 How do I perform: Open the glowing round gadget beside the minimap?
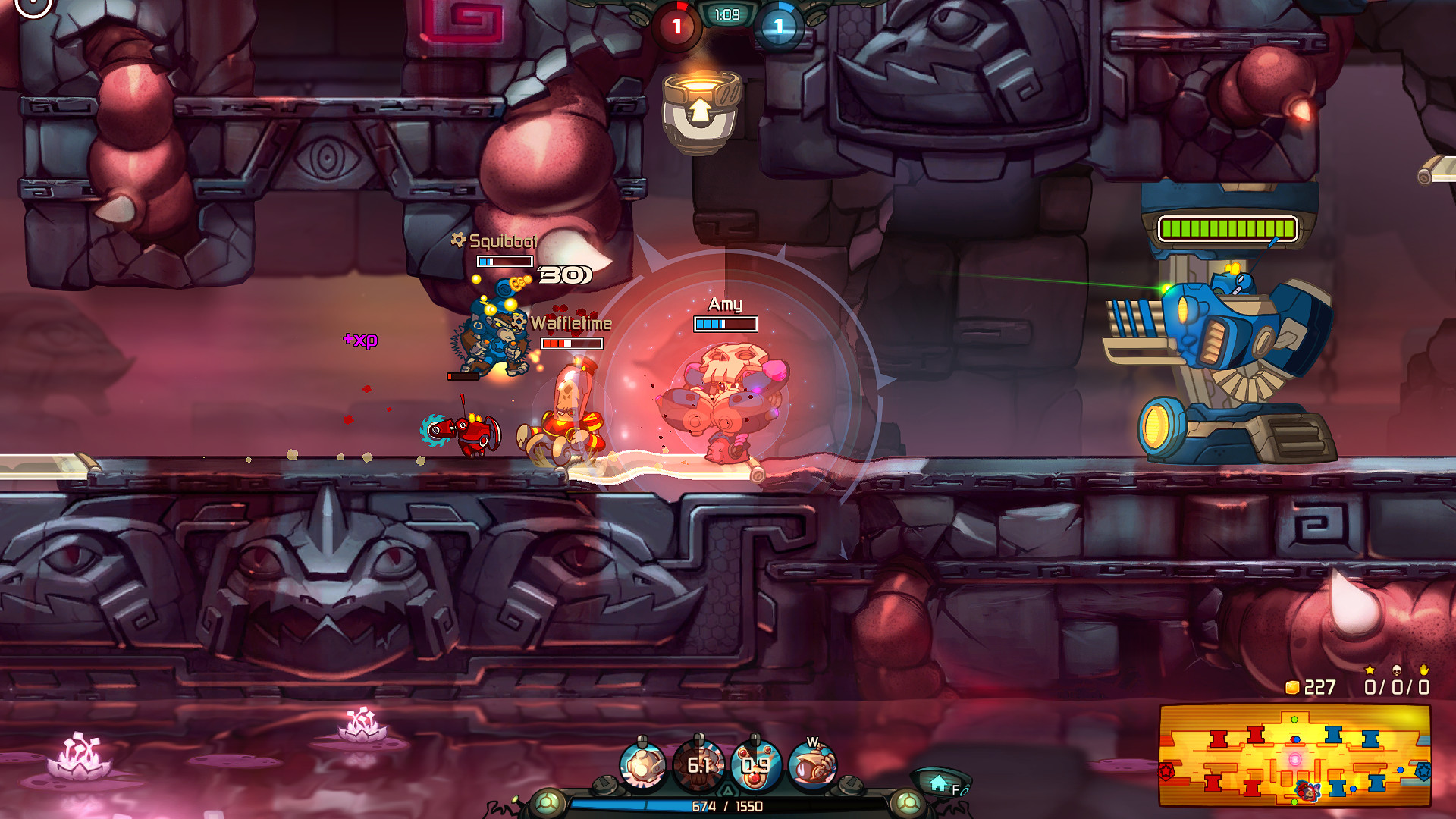[x=910, y=802]
